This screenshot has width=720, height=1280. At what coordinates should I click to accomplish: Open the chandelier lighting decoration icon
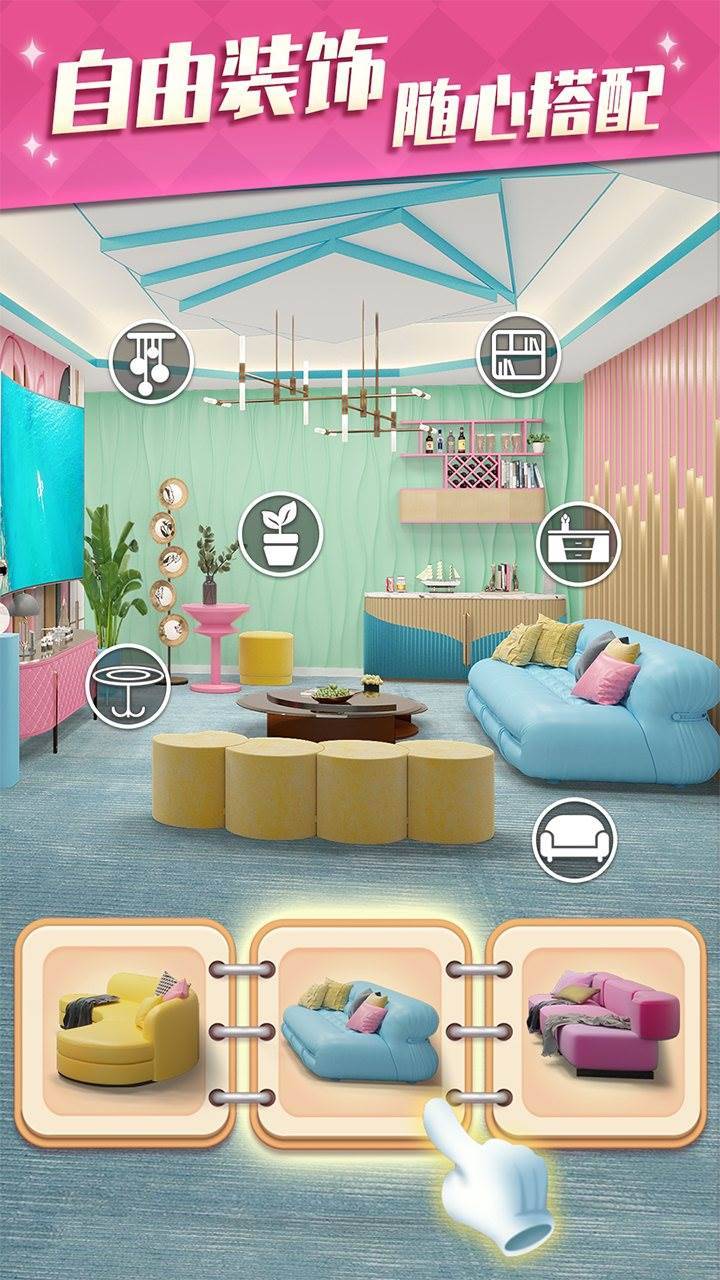[151, 360]
